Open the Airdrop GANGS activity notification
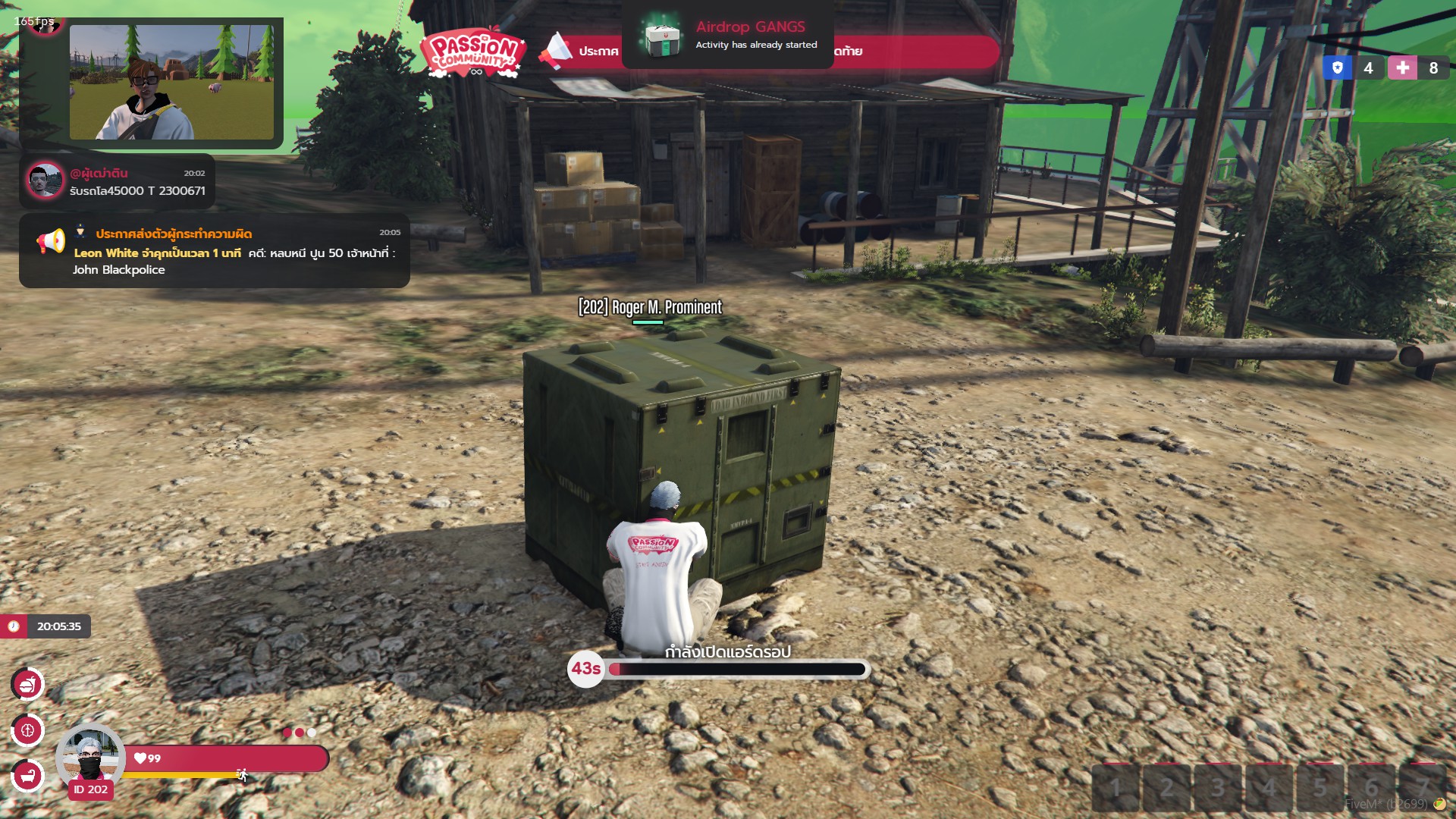 727,36
